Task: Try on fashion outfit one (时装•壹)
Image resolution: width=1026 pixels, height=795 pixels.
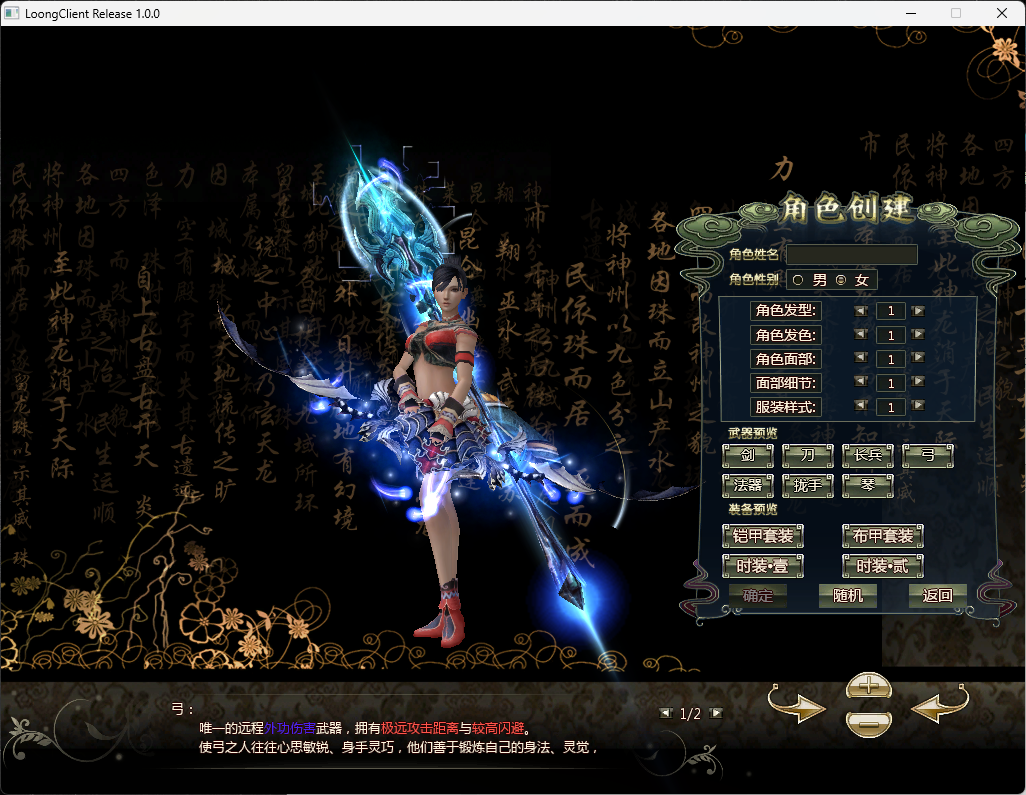Action: pos(763,566)
